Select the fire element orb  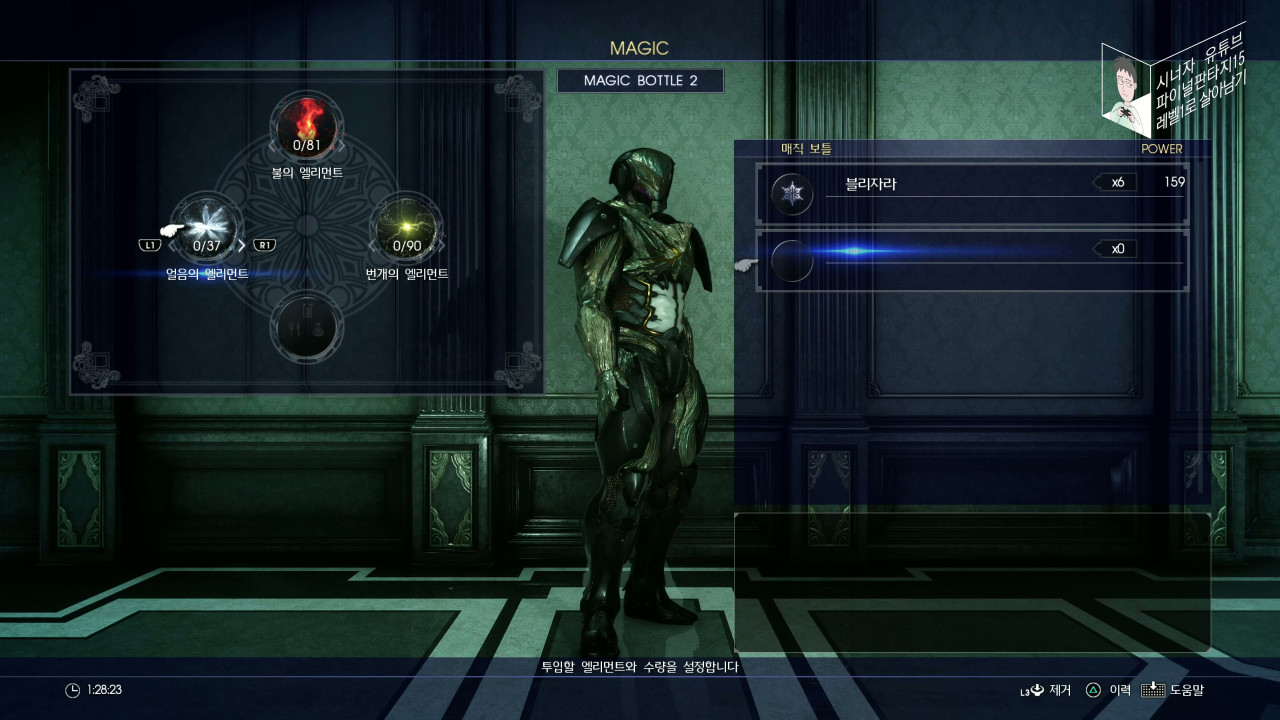coord(307,126)
